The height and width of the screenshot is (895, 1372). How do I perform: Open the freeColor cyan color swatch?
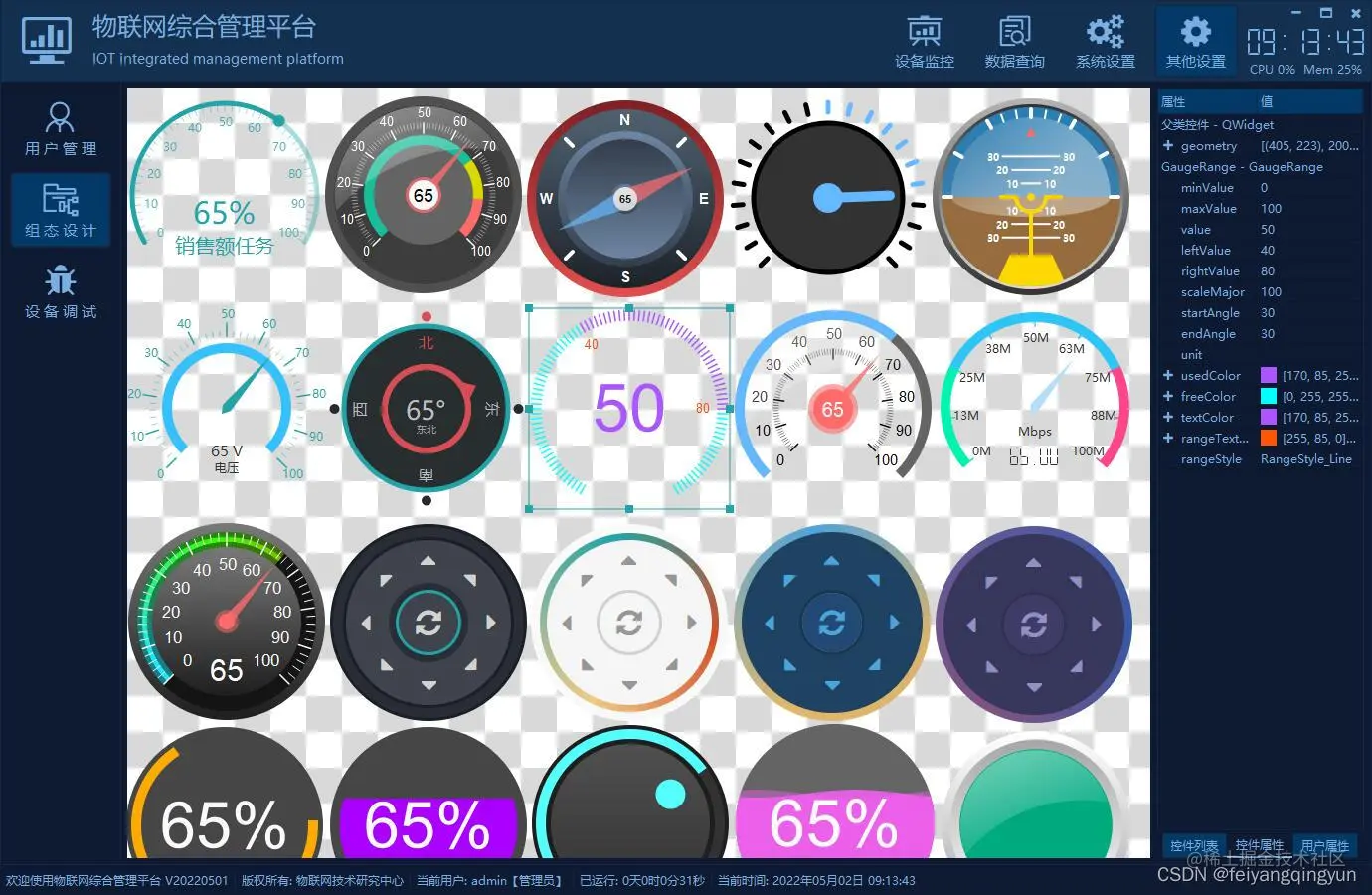1269,396
